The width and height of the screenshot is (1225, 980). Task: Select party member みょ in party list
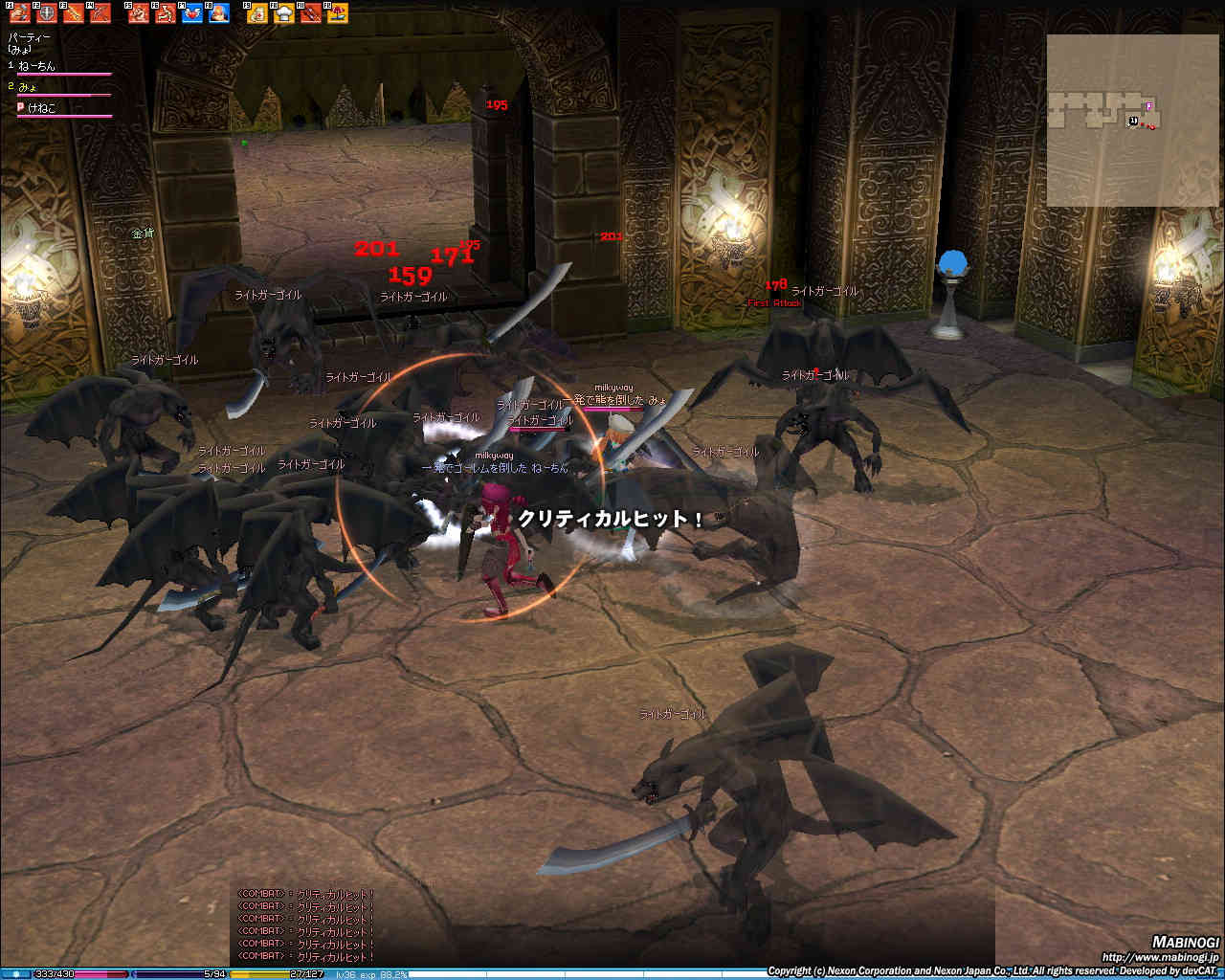[27, 87]
